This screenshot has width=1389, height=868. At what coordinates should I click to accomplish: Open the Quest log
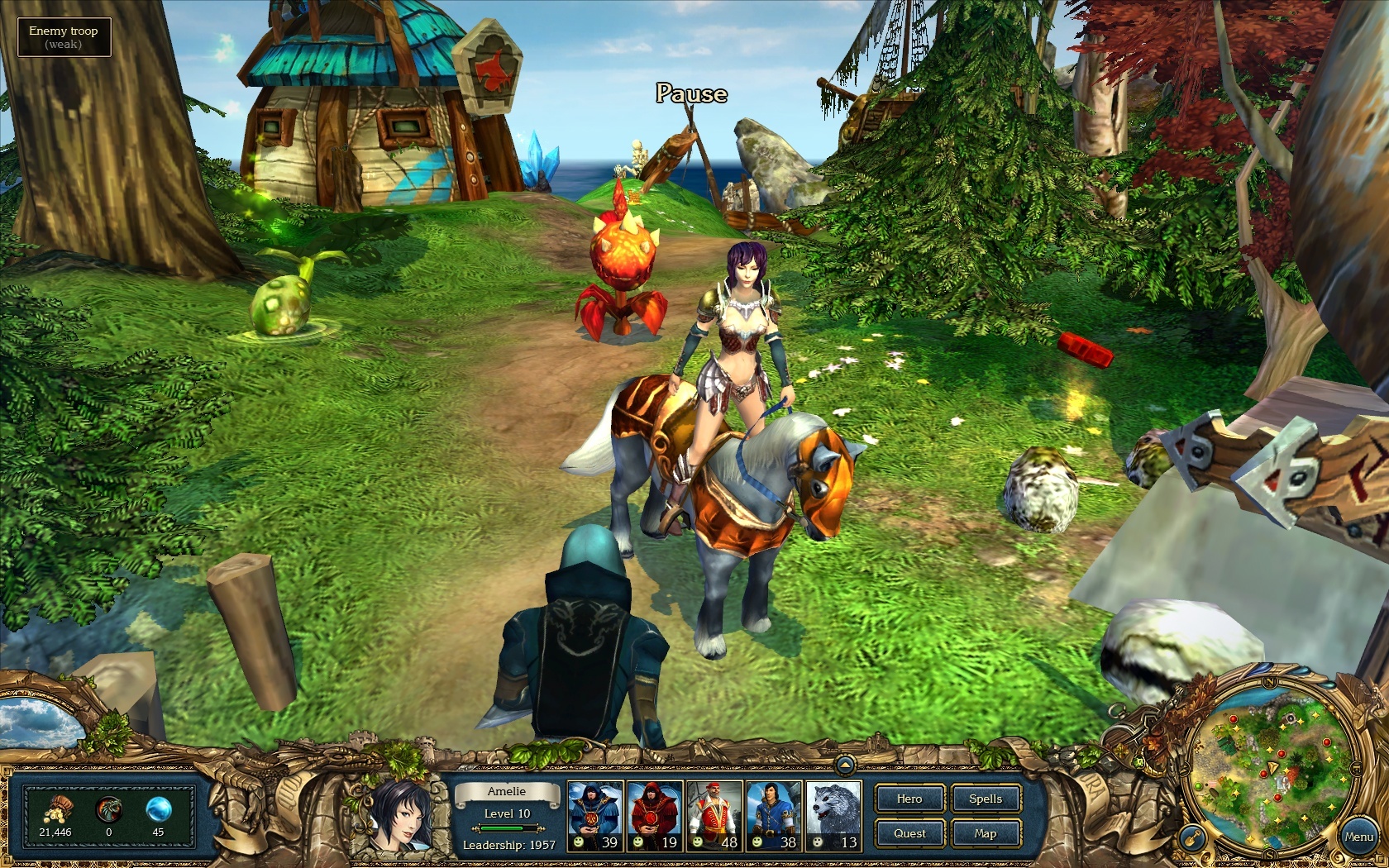[909, 834]
